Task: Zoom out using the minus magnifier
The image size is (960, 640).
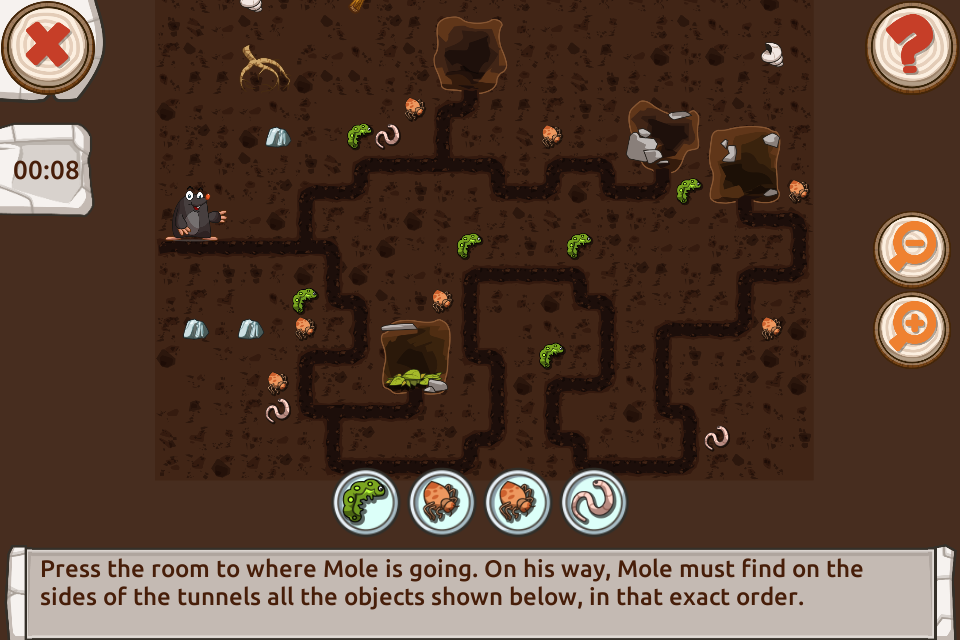Action: tap(911, 248)
